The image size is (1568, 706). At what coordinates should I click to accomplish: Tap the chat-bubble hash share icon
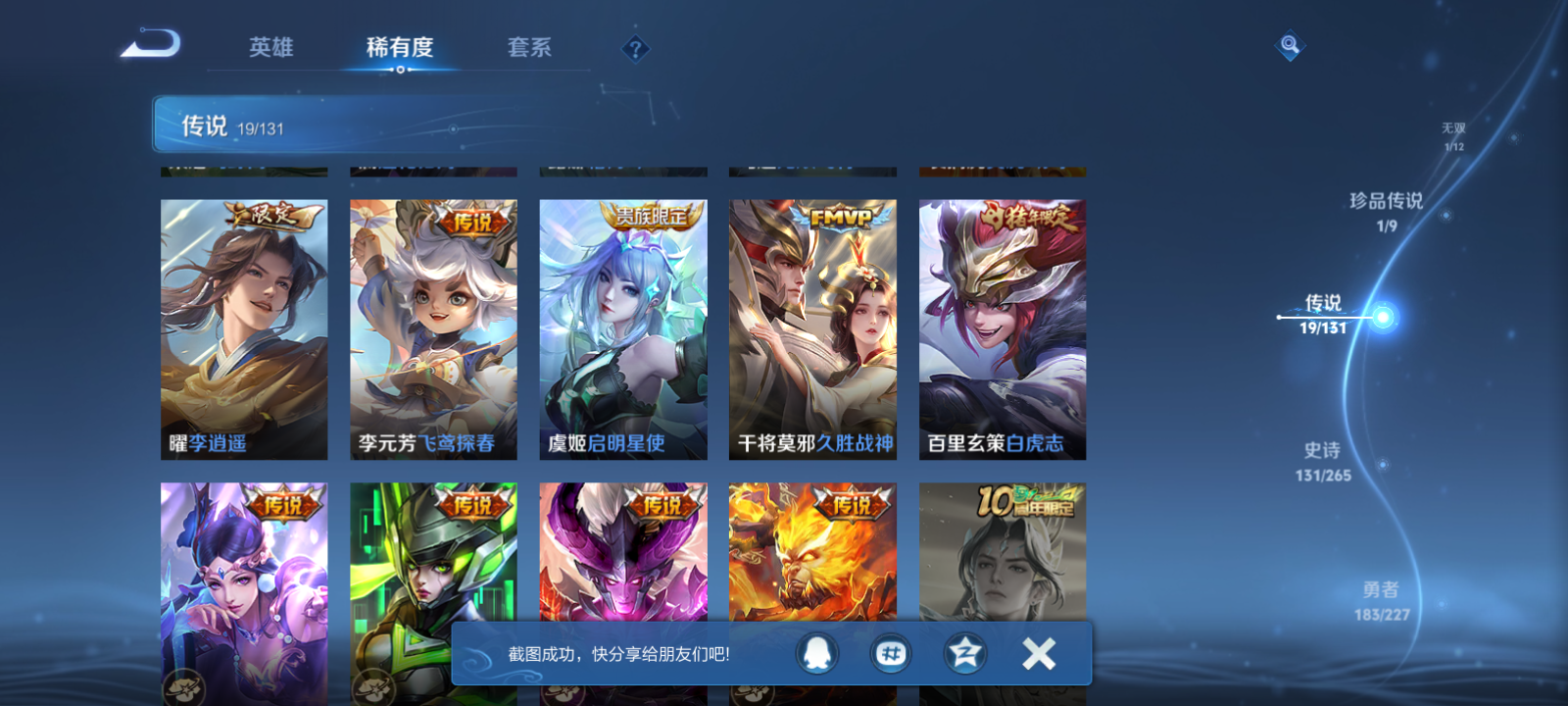point(893,654)
